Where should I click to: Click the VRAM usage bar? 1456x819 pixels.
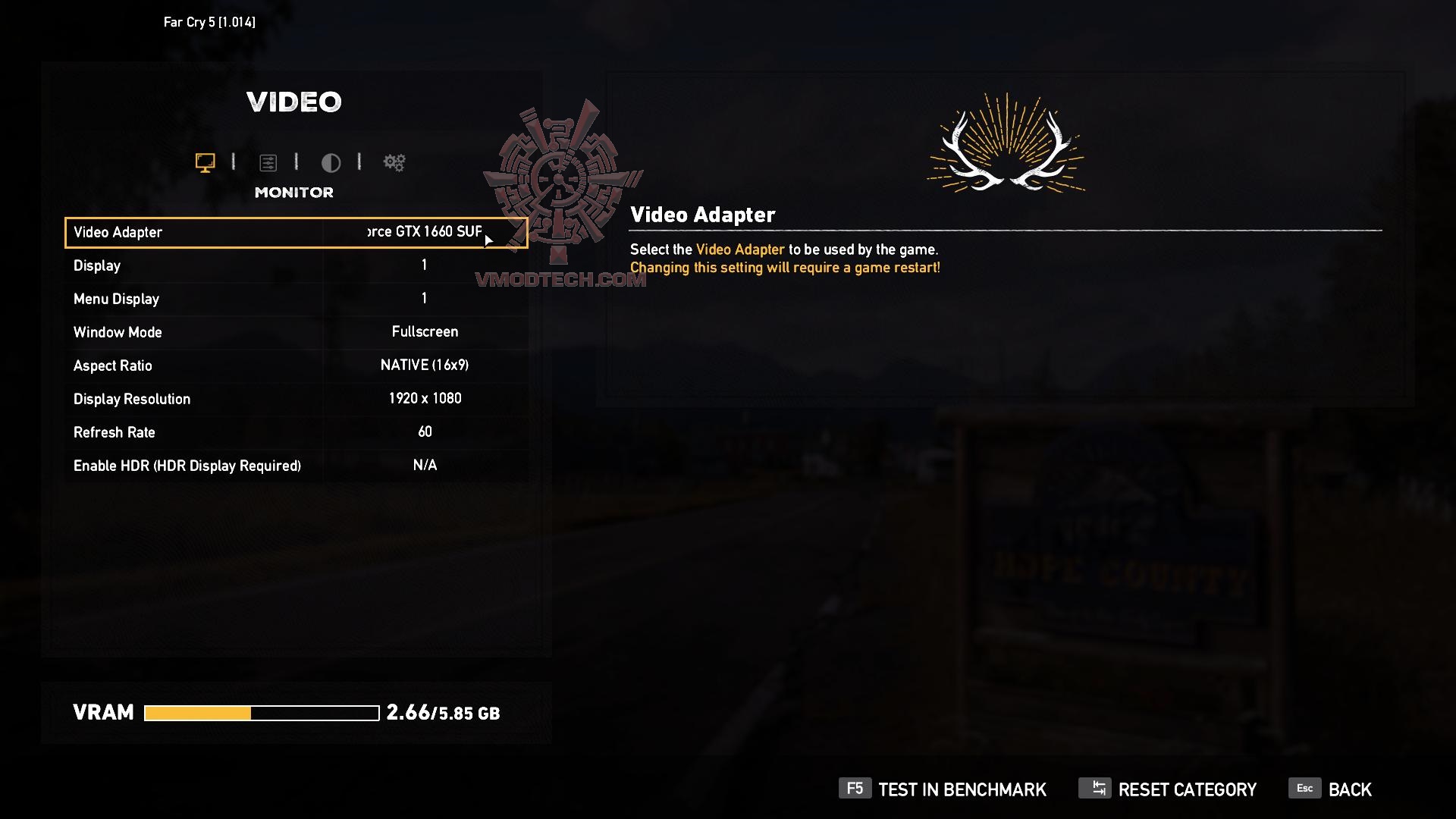262,713
